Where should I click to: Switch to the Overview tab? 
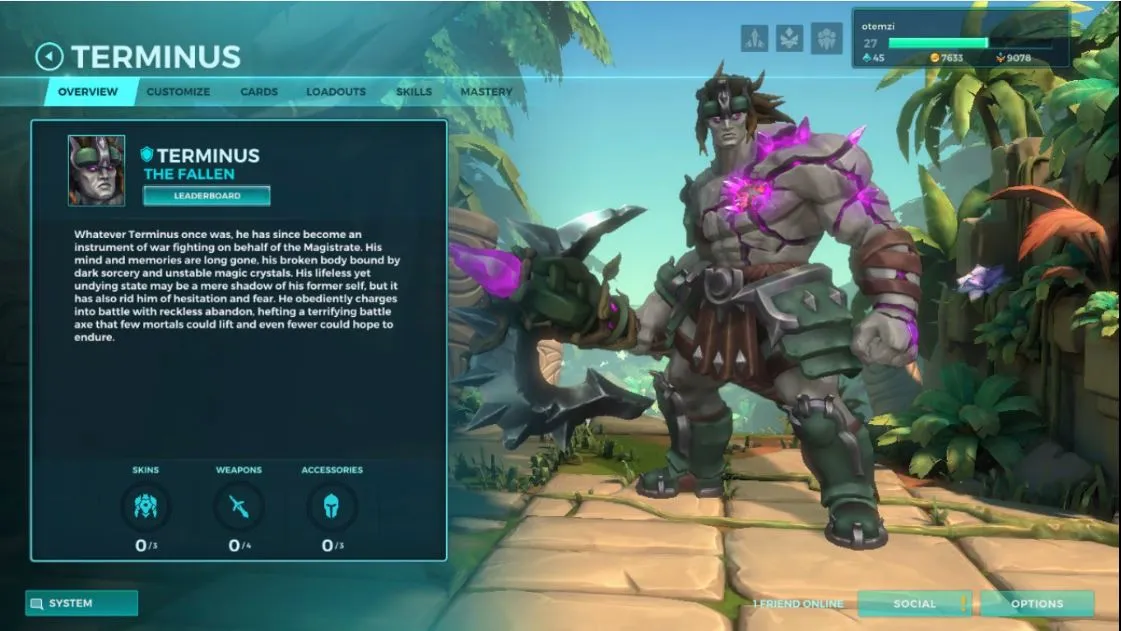click(87, 92)
